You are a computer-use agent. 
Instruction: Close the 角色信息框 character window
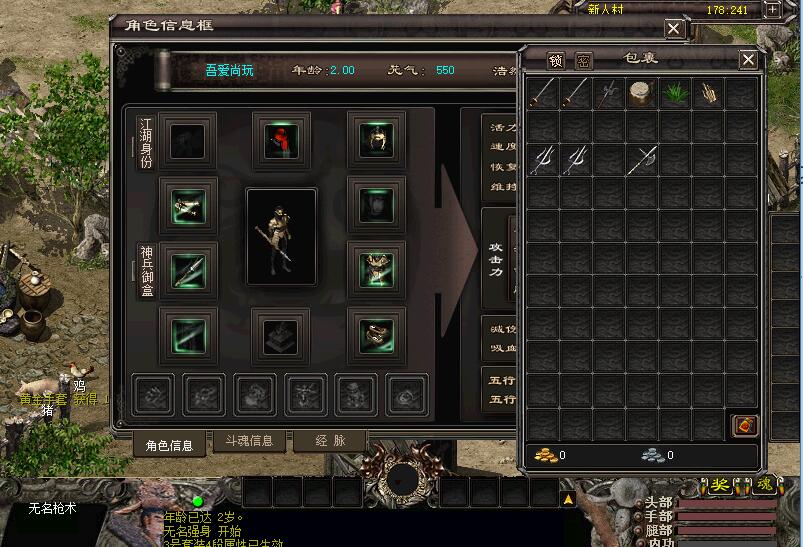(674, 29)
